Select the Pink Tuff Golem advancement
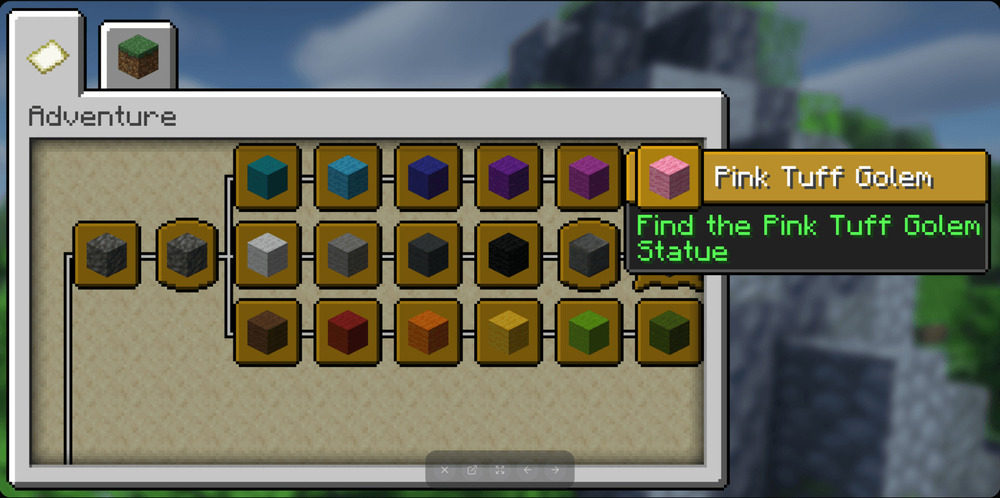The width and height of the screenshot is (1000, 498). 668,178
